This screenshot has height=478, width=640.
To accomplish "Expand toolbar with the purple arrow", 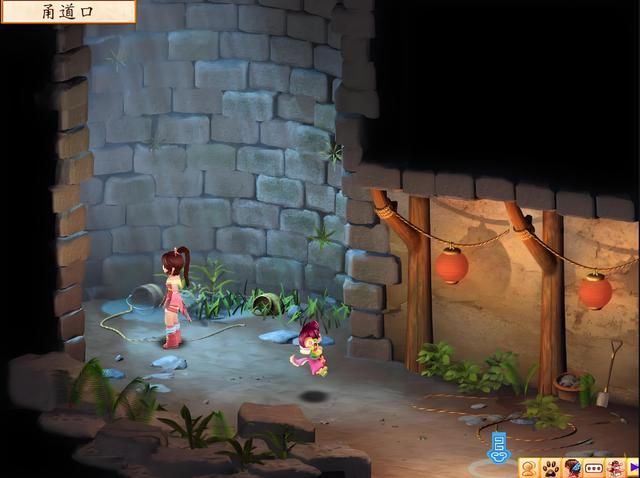I will (x=633, y=468).
